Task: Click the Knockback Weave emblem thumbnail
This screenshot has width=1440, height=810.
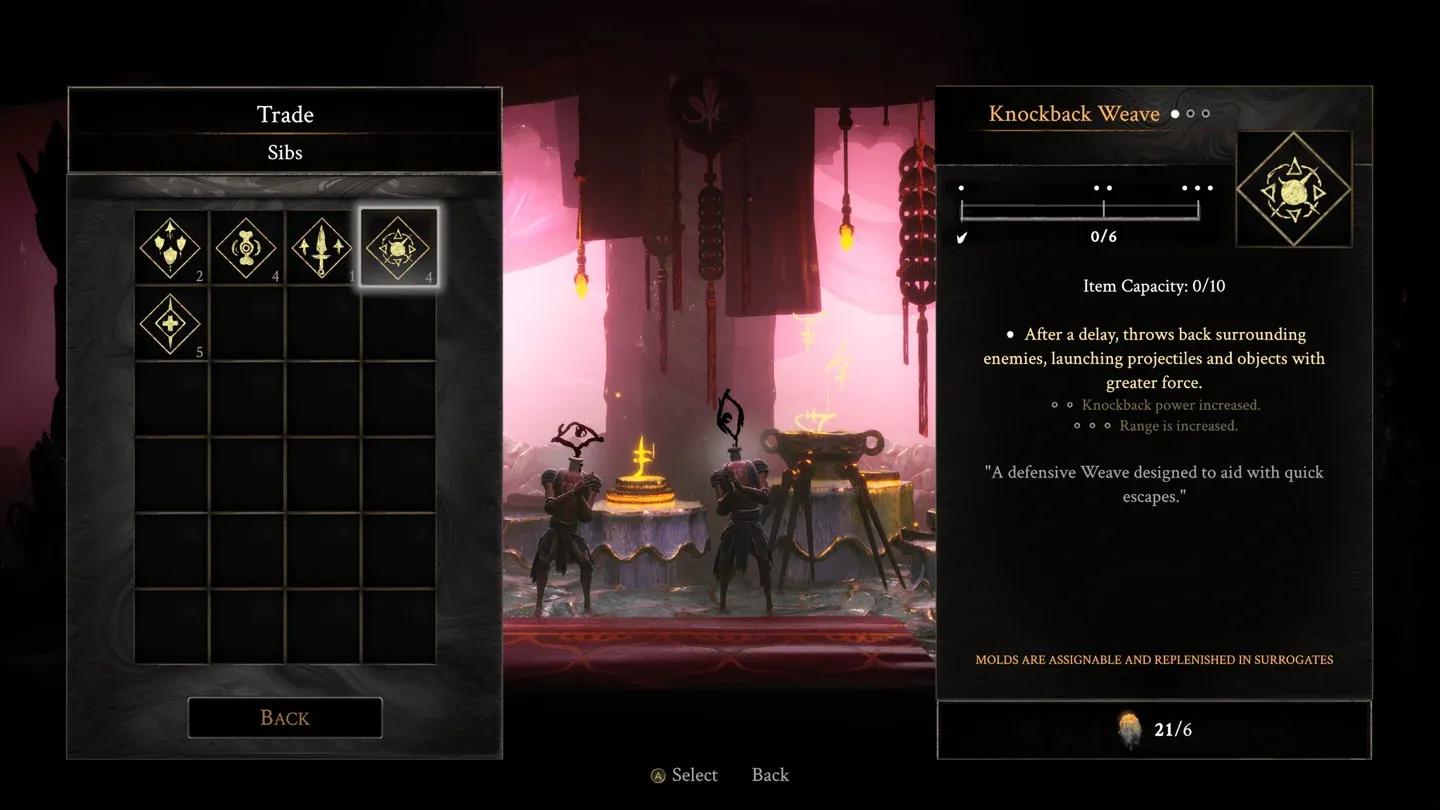Action: click(1294, 188)
